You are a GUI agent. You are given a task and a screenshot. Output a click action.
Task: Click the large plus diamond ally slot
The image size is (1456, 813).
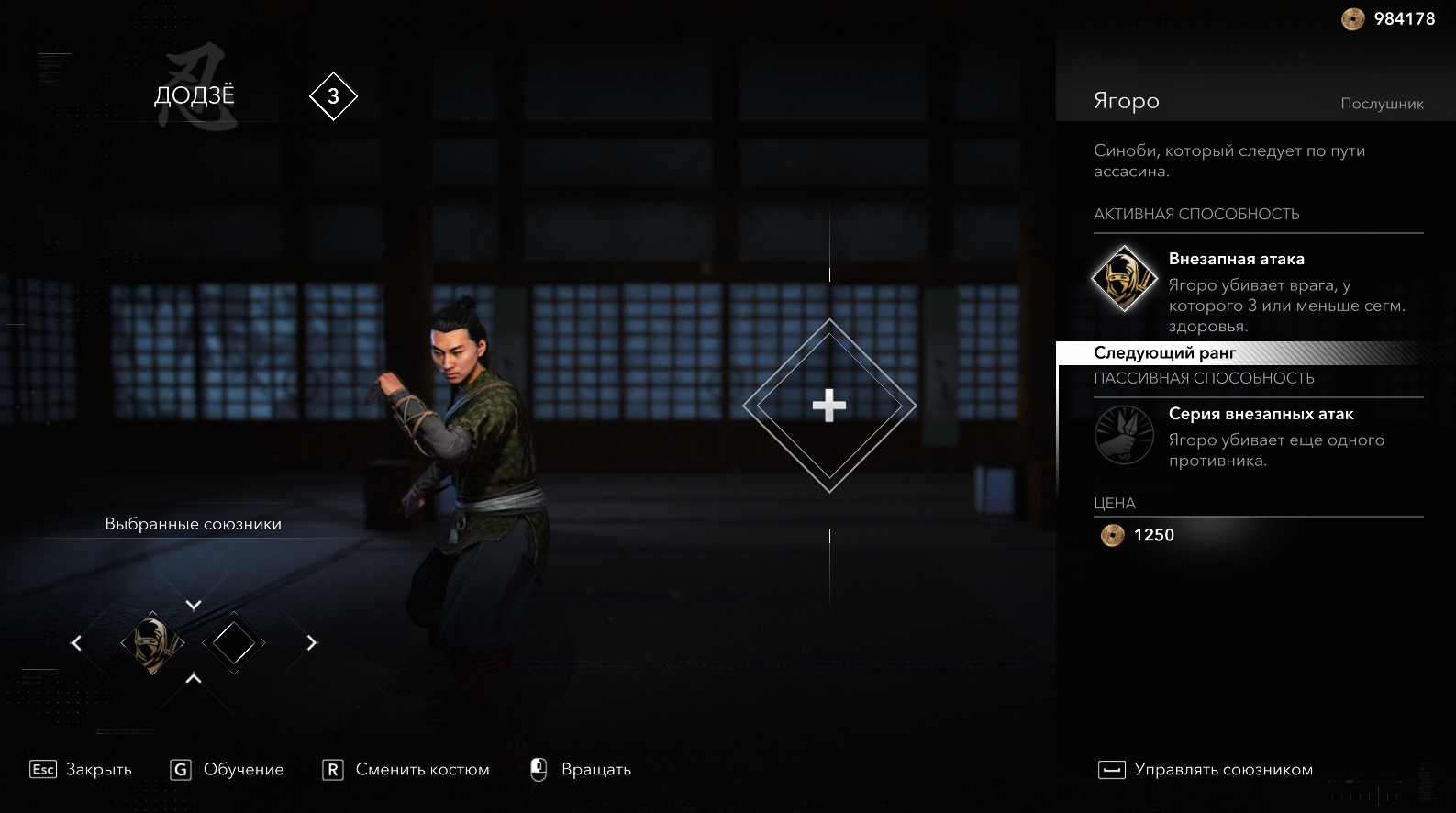828,406
